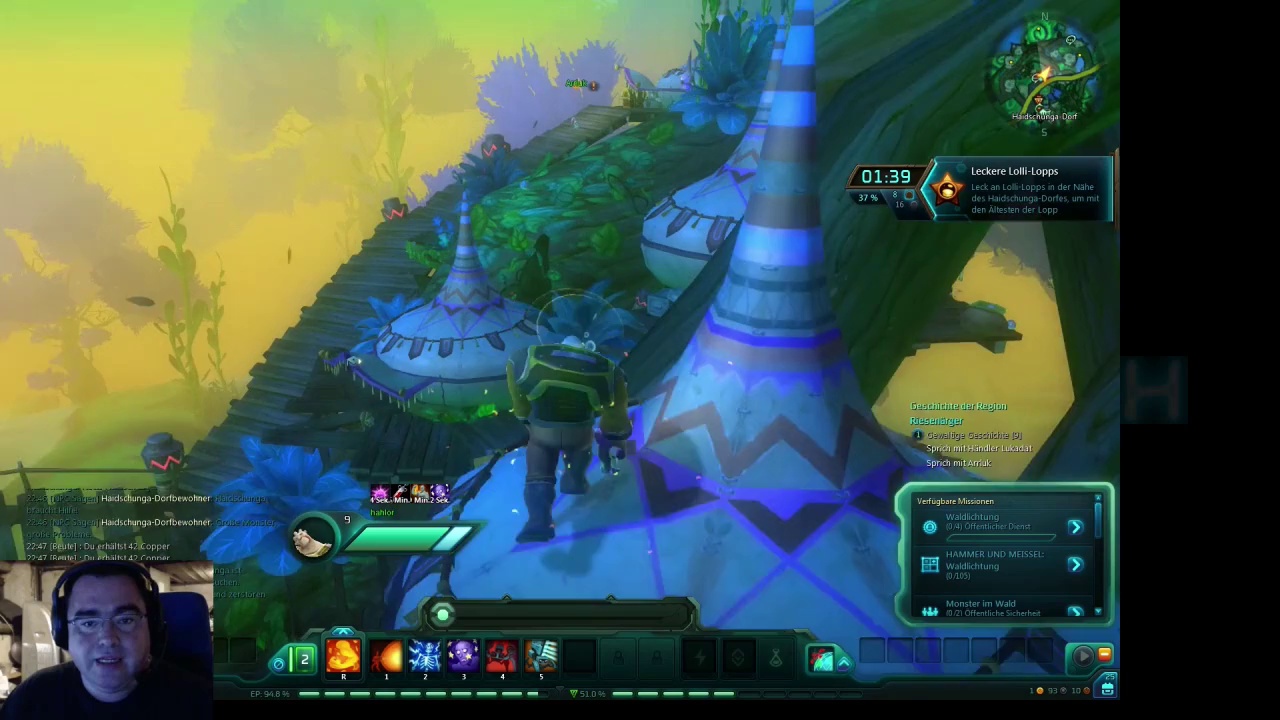The image size is (1280, 720).
Task: Open the Monster im Wald mission arrow
Action: 1075,610
